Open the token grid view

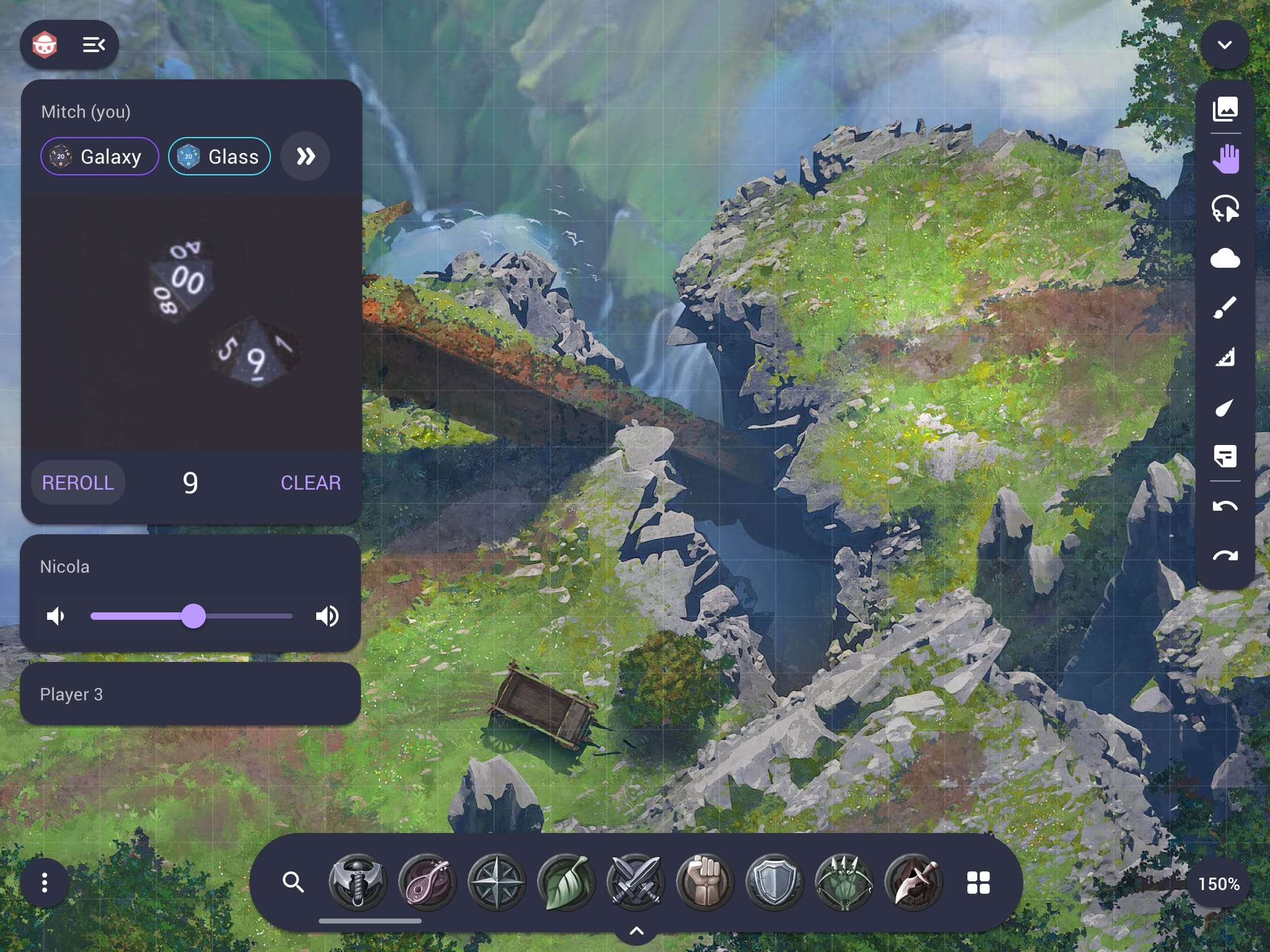(979, 883)
